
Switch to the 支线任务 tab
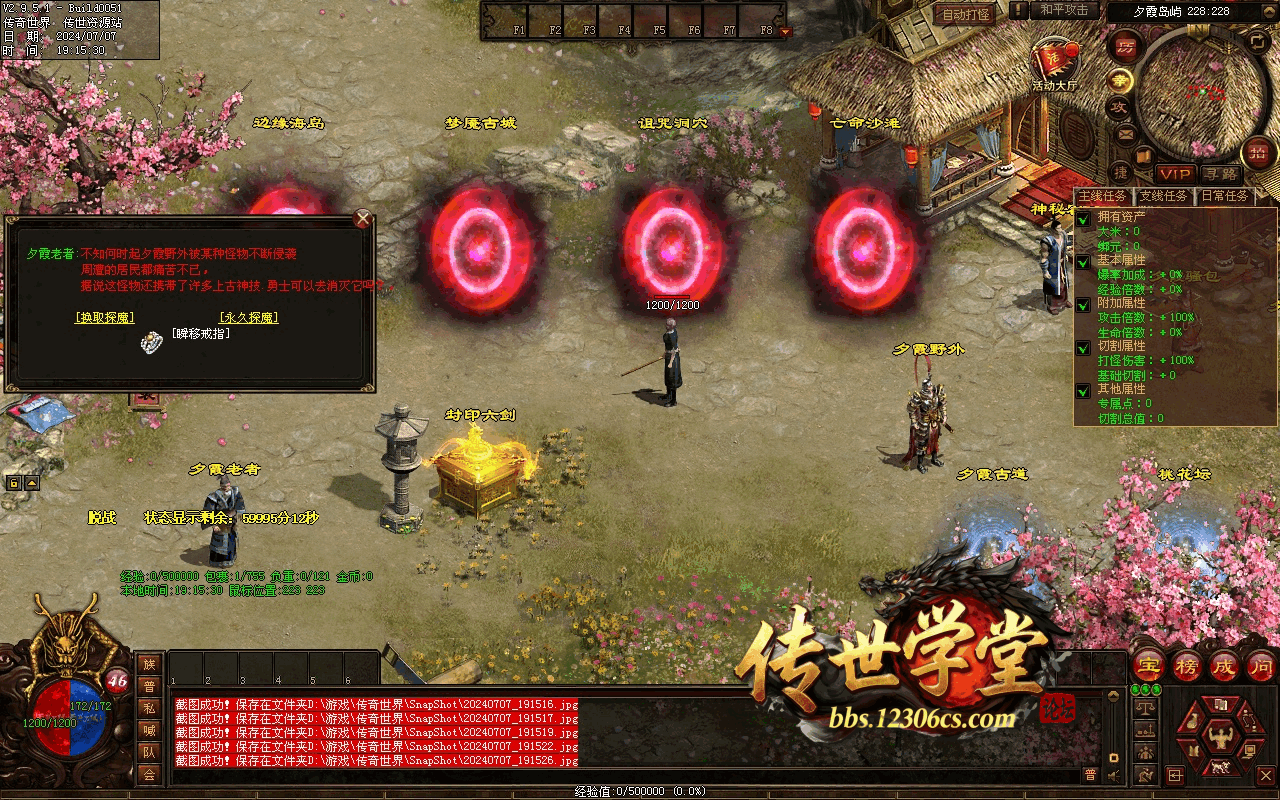click(x=1164, y=197)
